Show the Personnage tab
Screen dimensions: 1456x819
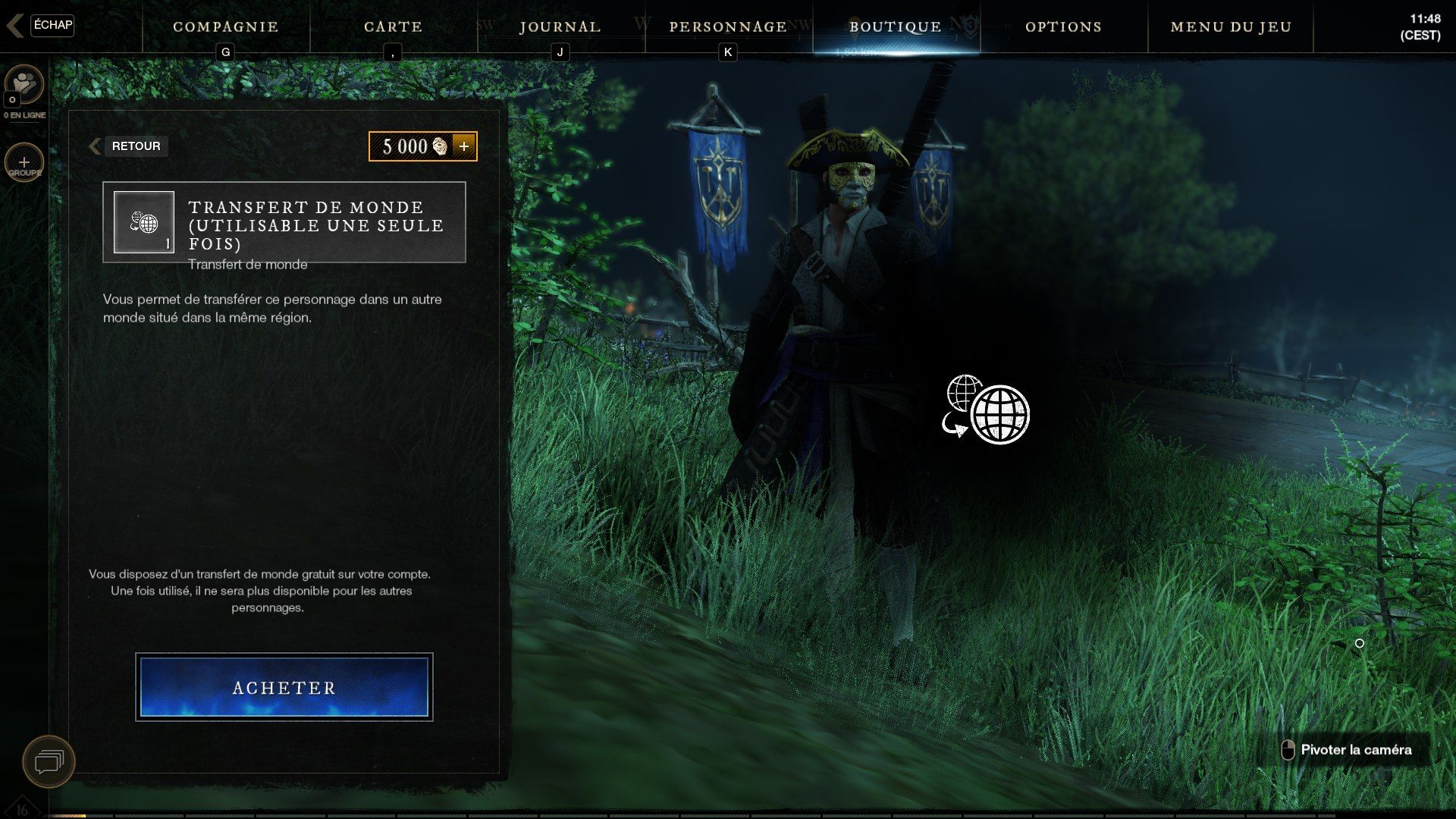point(728,27)
